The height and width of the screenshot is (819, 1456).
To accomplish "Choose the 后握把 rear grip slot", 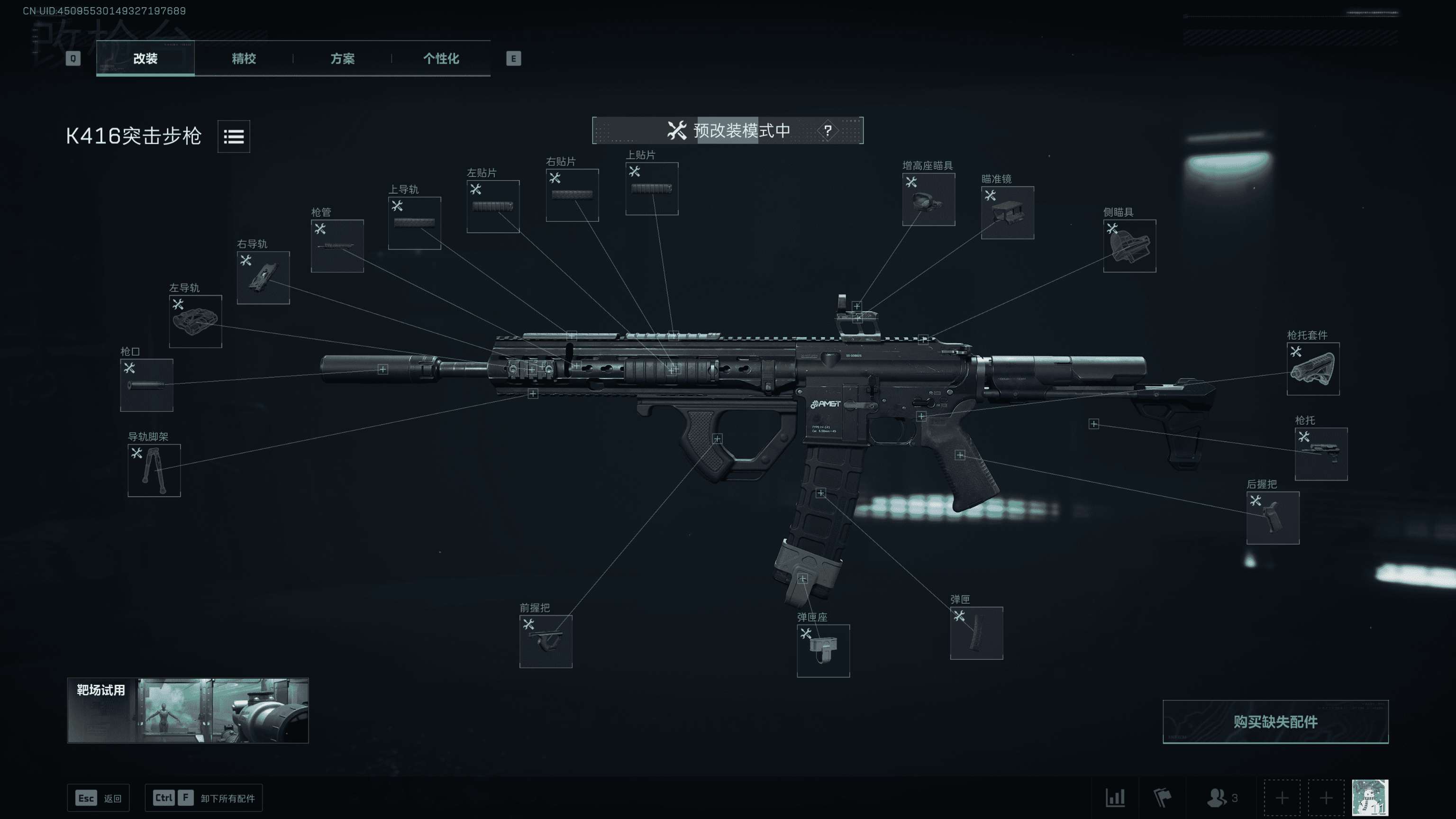I will (x=1272, y=518).
